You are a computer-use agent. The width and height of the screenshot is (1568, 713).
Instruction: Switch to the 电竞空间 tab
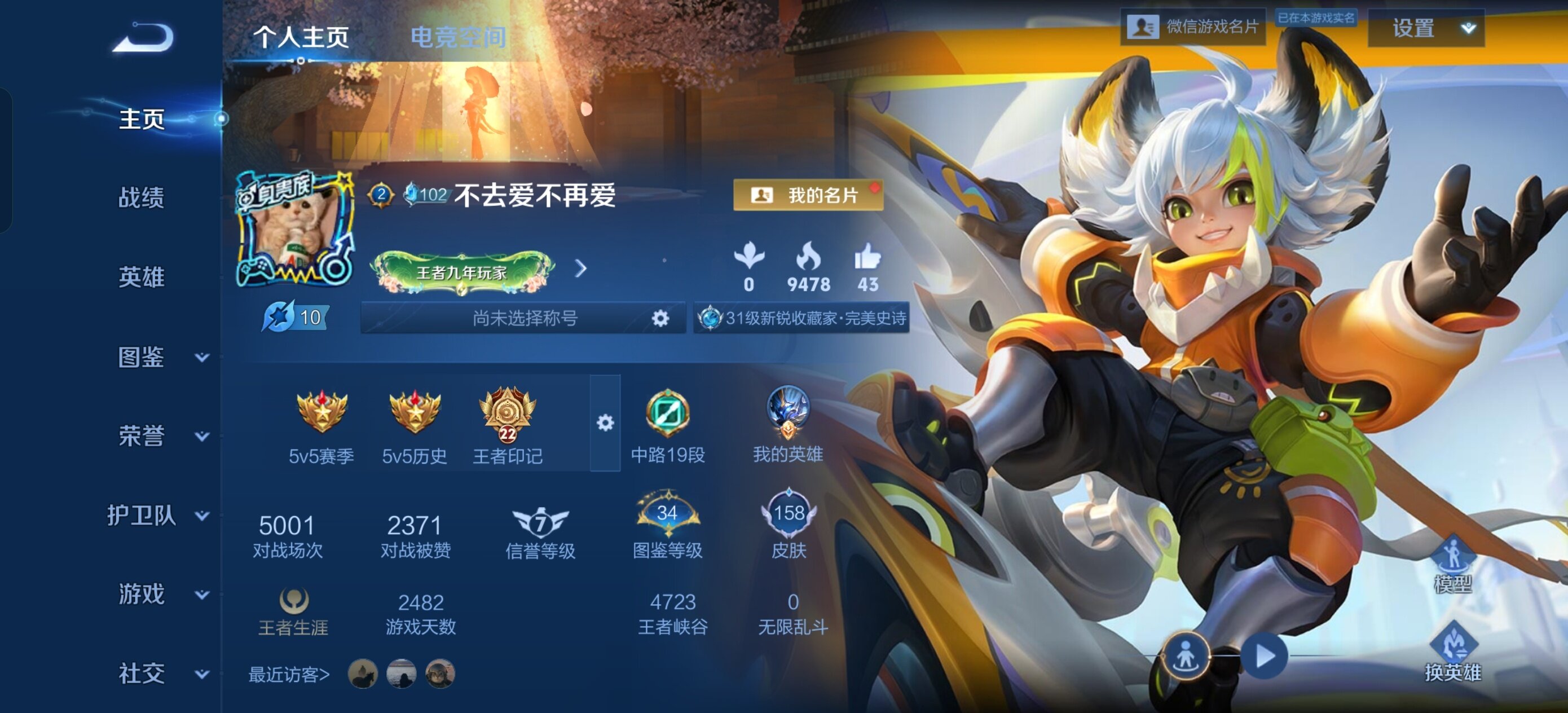point(458,38)
